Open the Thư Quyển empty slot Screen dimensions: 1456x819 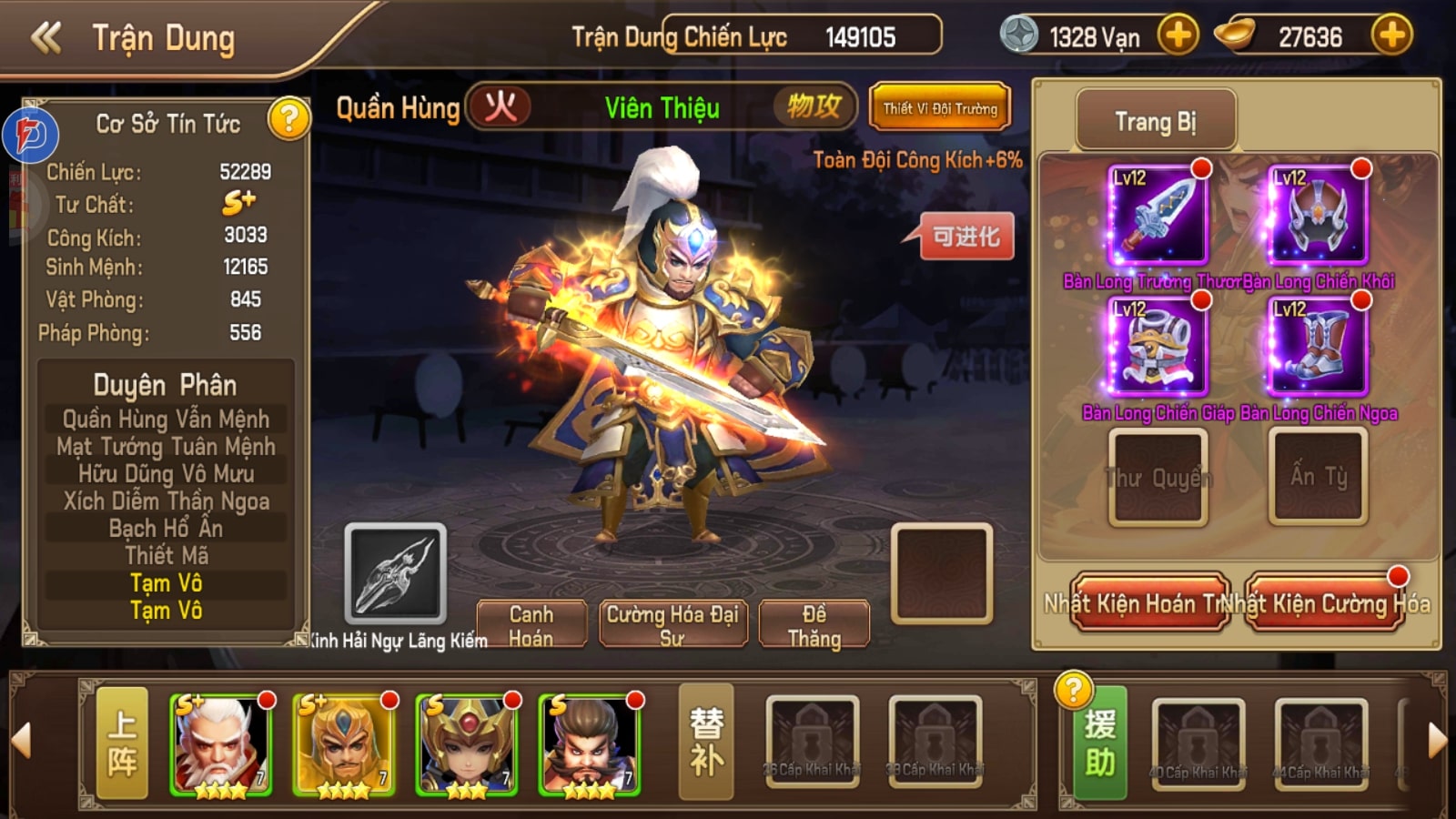(1158, 477)
